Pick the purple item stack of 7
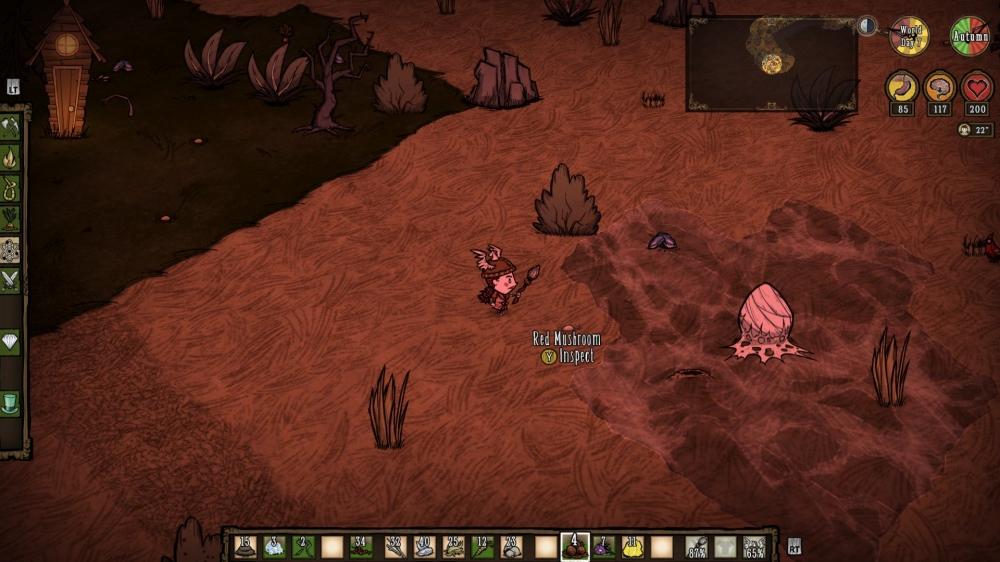Image resolution: width=1000 pixels, height=562 pixels. (603, 547)
